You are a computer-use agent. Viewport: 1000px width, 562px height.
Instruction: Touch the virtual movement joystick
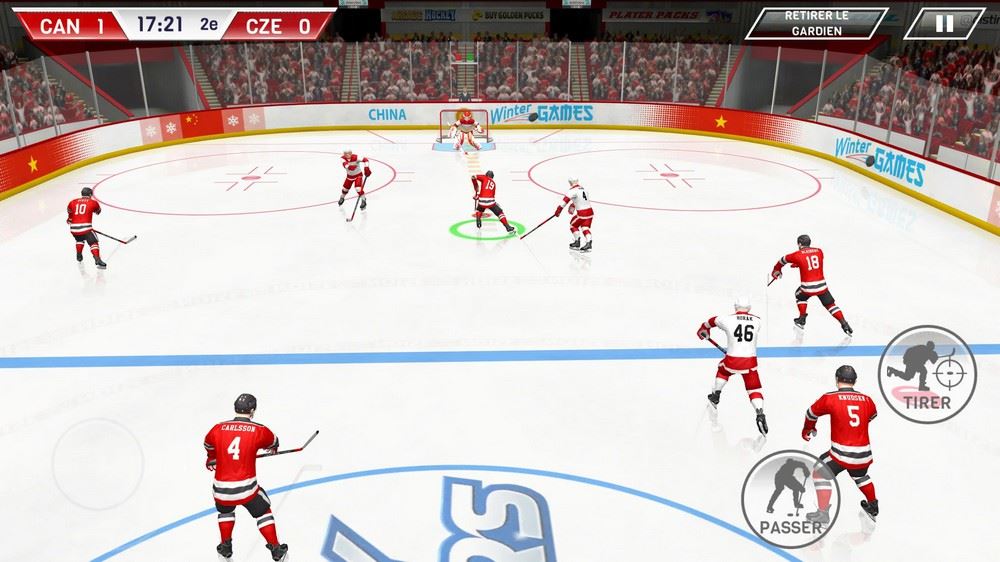point(97,464)
